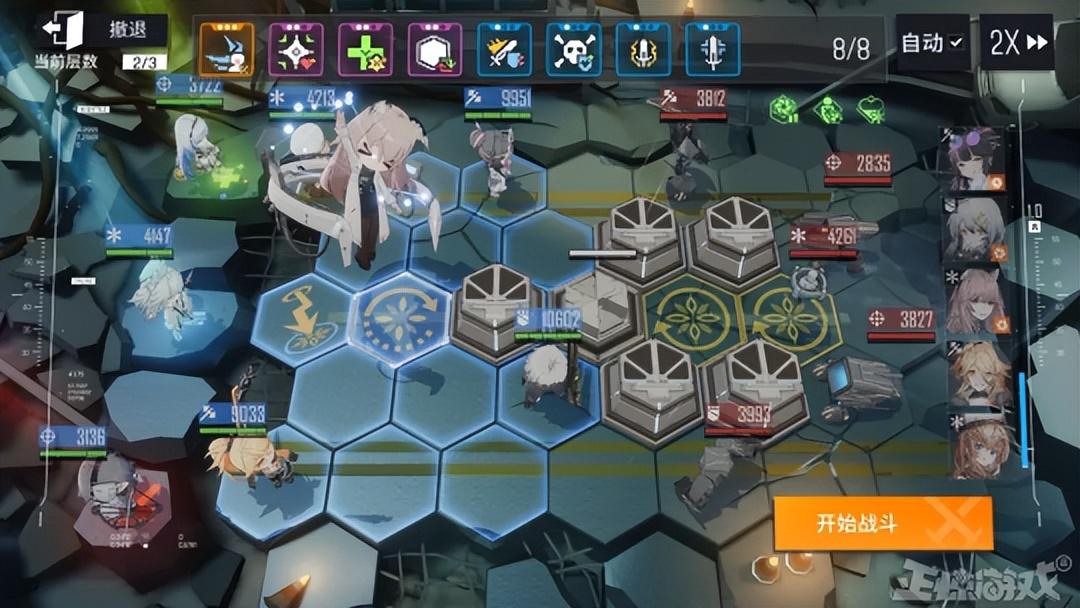The width and height of the screenshot is (1080, 608).
Task: Toggle the 自动 auto-battle option
Action: [932, 43]
